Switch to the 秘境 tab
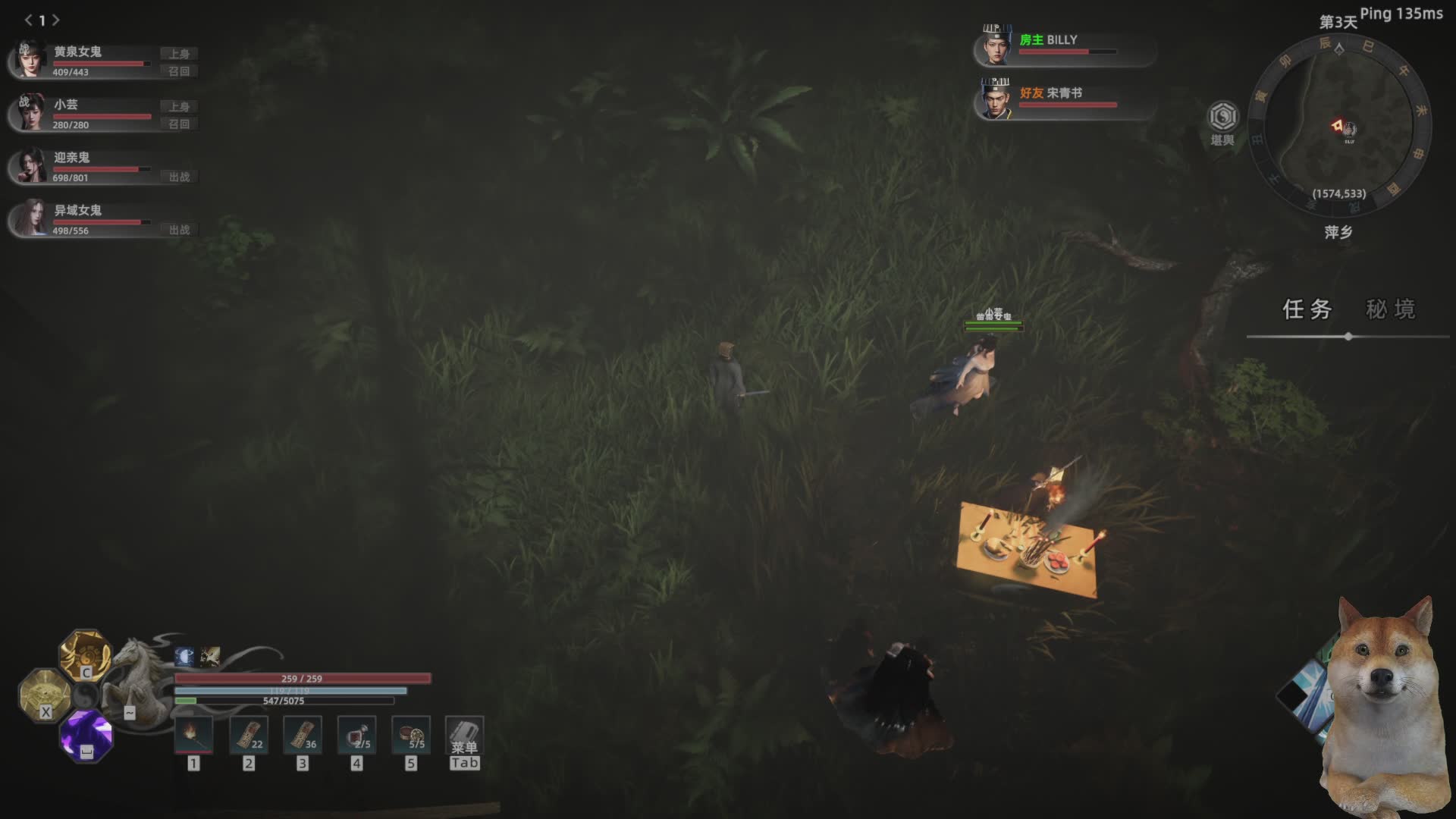This screenshot has width=1456, height=819. click(x=1390, y=309)
